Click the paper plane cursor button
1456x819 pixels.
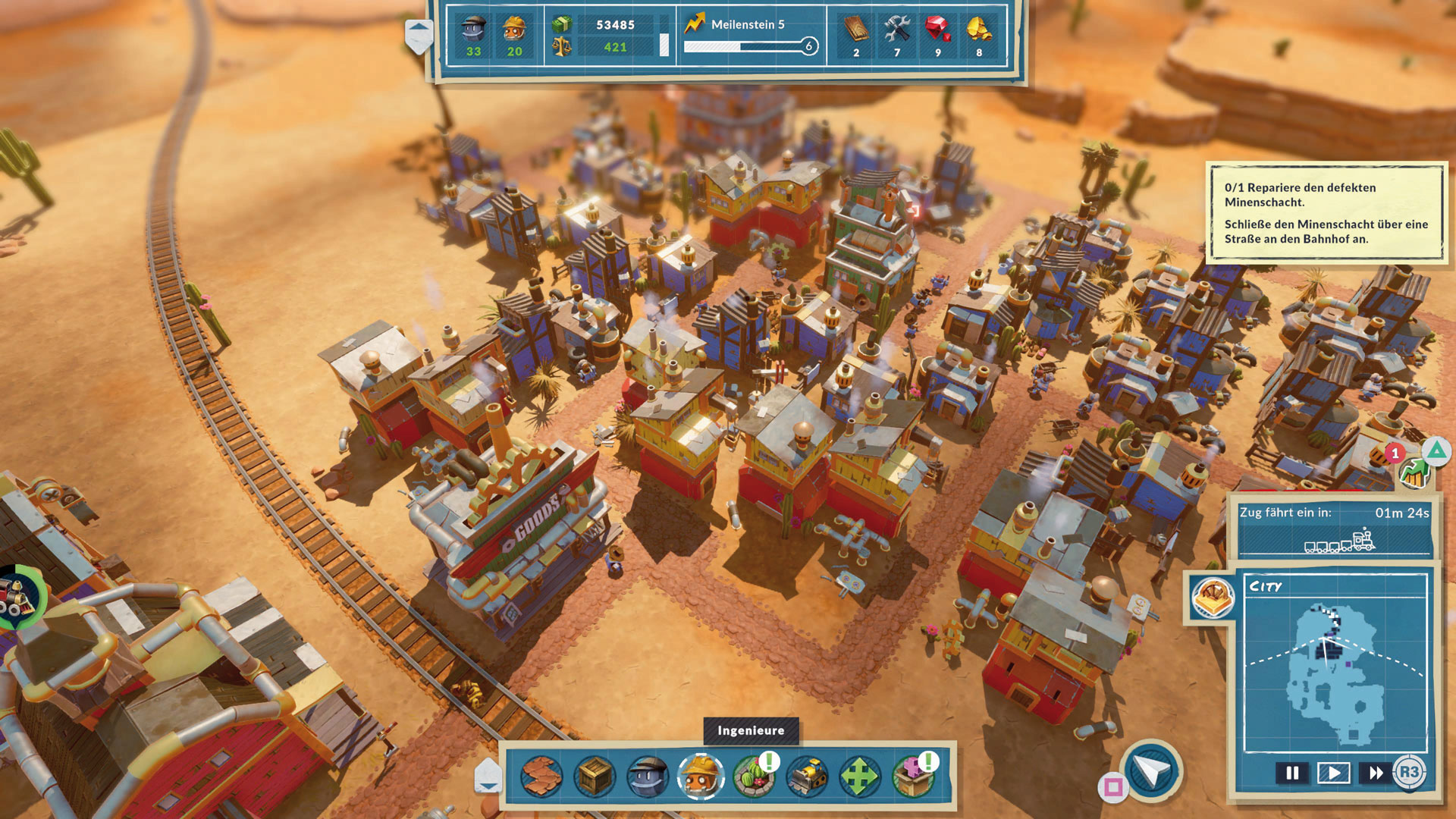[x=1151, y=772]
